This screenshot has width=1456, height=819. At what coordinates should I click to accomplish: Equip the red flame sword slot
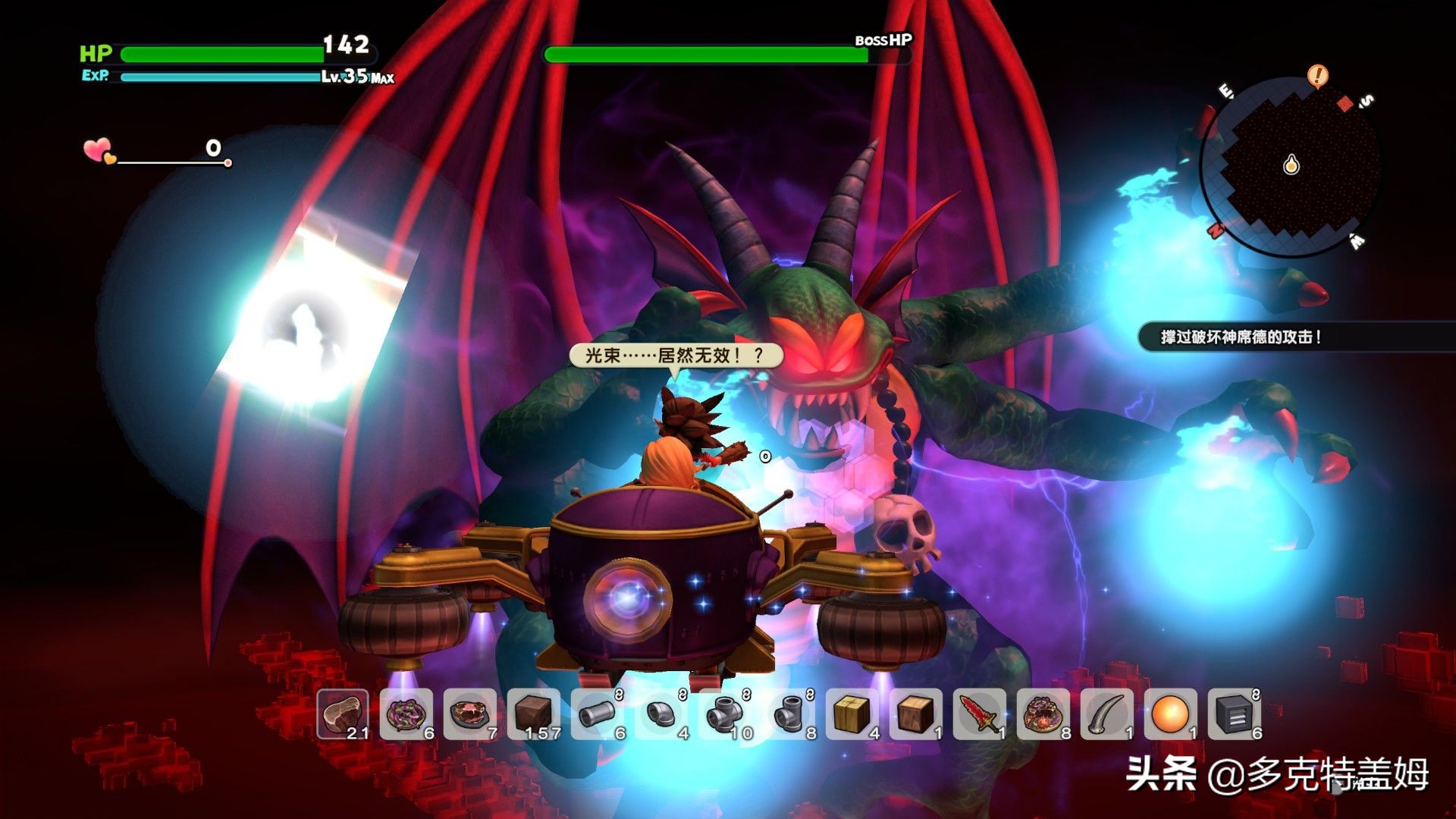click(980, 714)
